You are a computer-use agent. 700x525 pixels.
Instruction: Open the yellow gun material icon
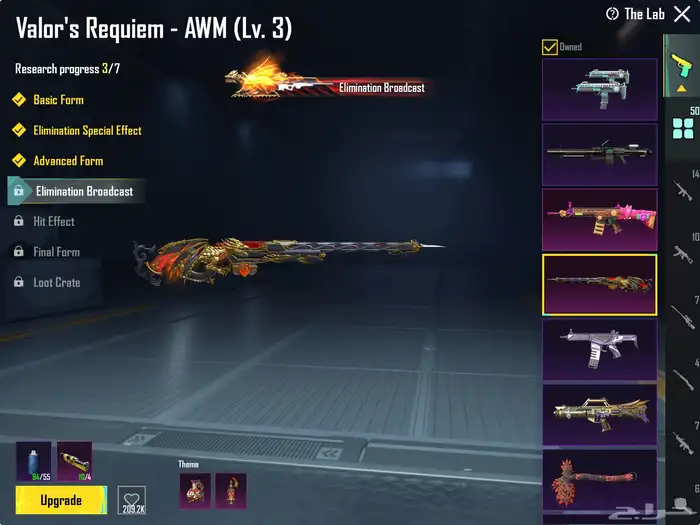74,461
